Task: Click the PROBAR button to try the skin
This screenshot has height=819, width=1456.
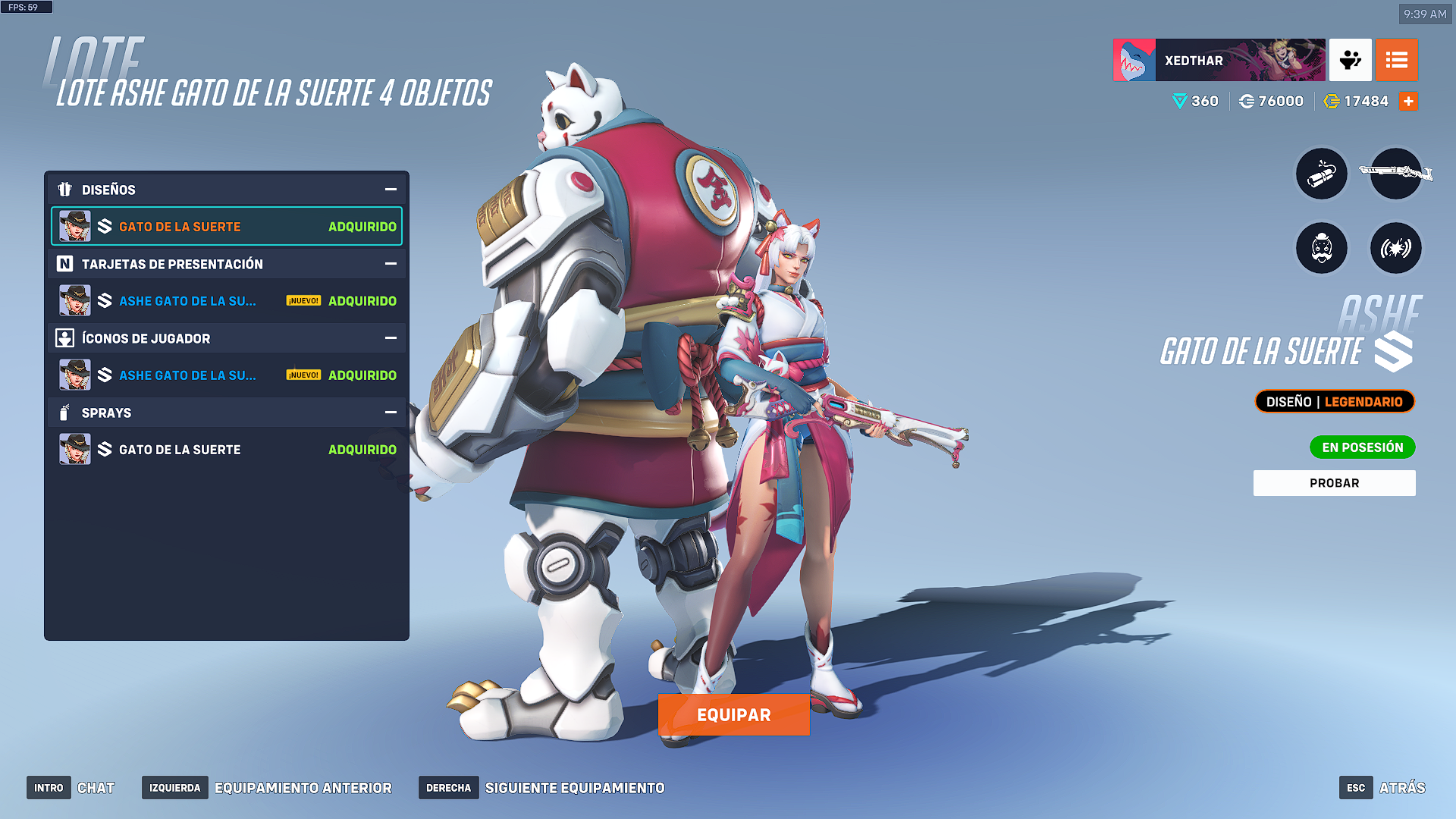Action: click(1334, 483)
